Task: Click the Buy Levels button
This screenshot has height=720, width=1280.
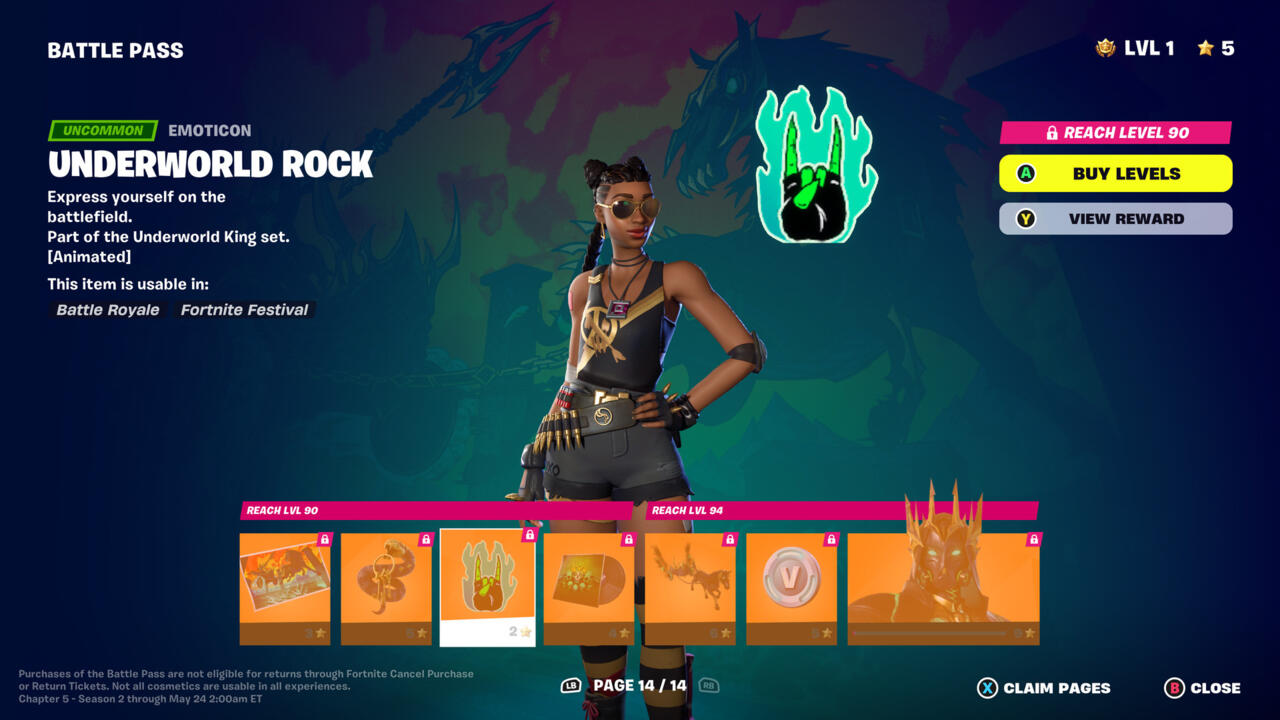Action: click(x=1115, y=173)
